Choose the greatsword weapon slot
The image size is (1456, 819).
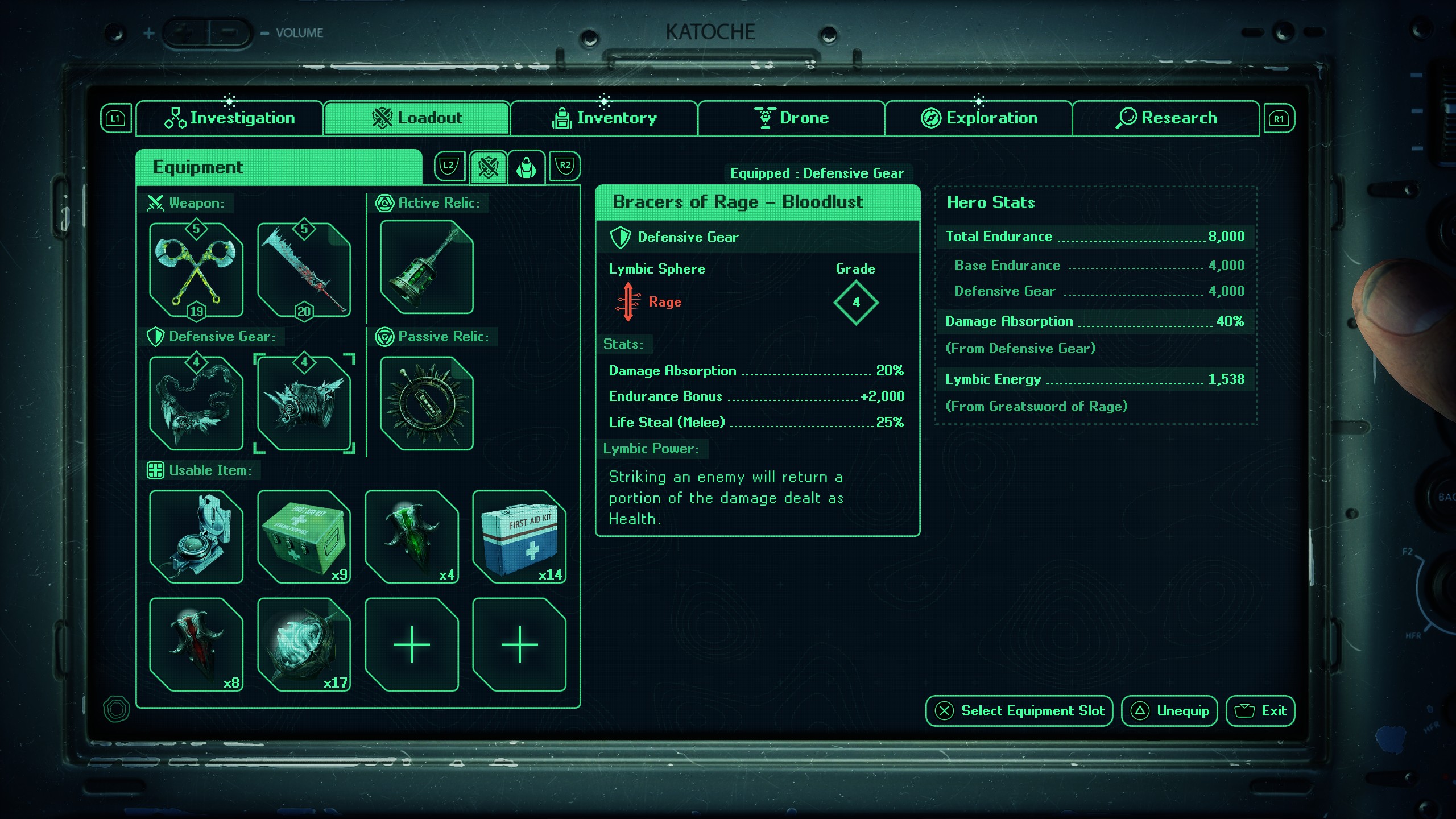(304, 270)
